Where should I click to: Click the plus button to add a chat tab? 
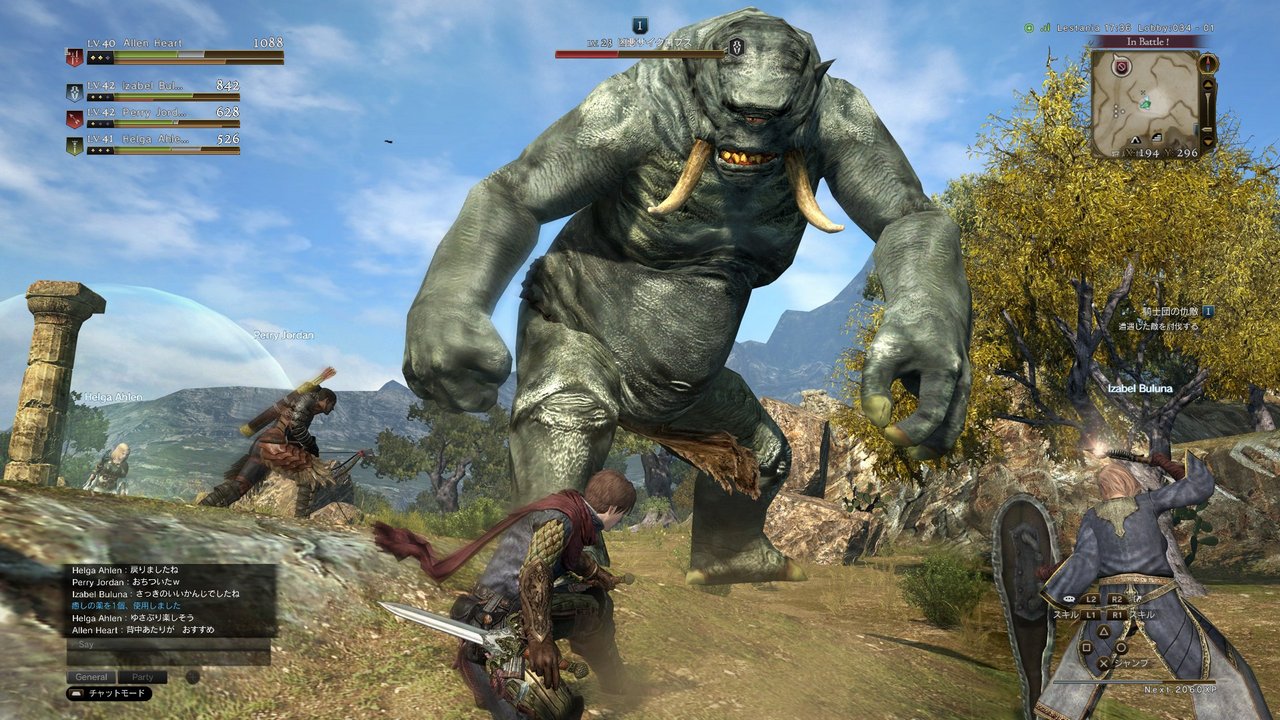tap(192, 676)
